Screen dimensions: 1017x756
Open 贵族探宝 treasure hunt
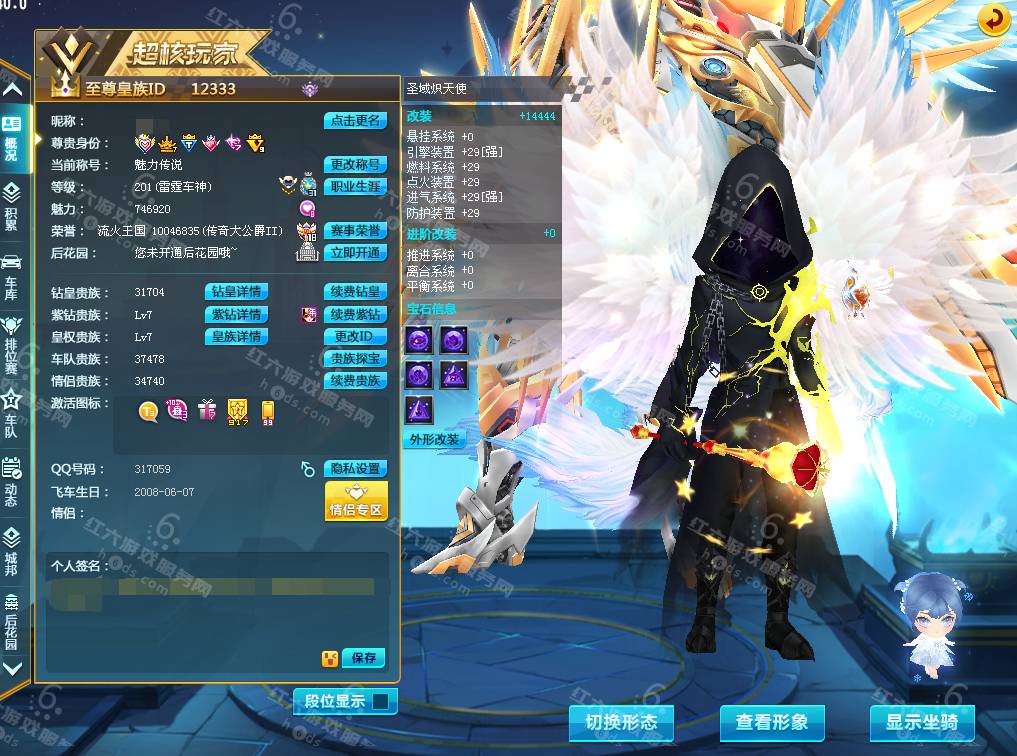(355, 359)
